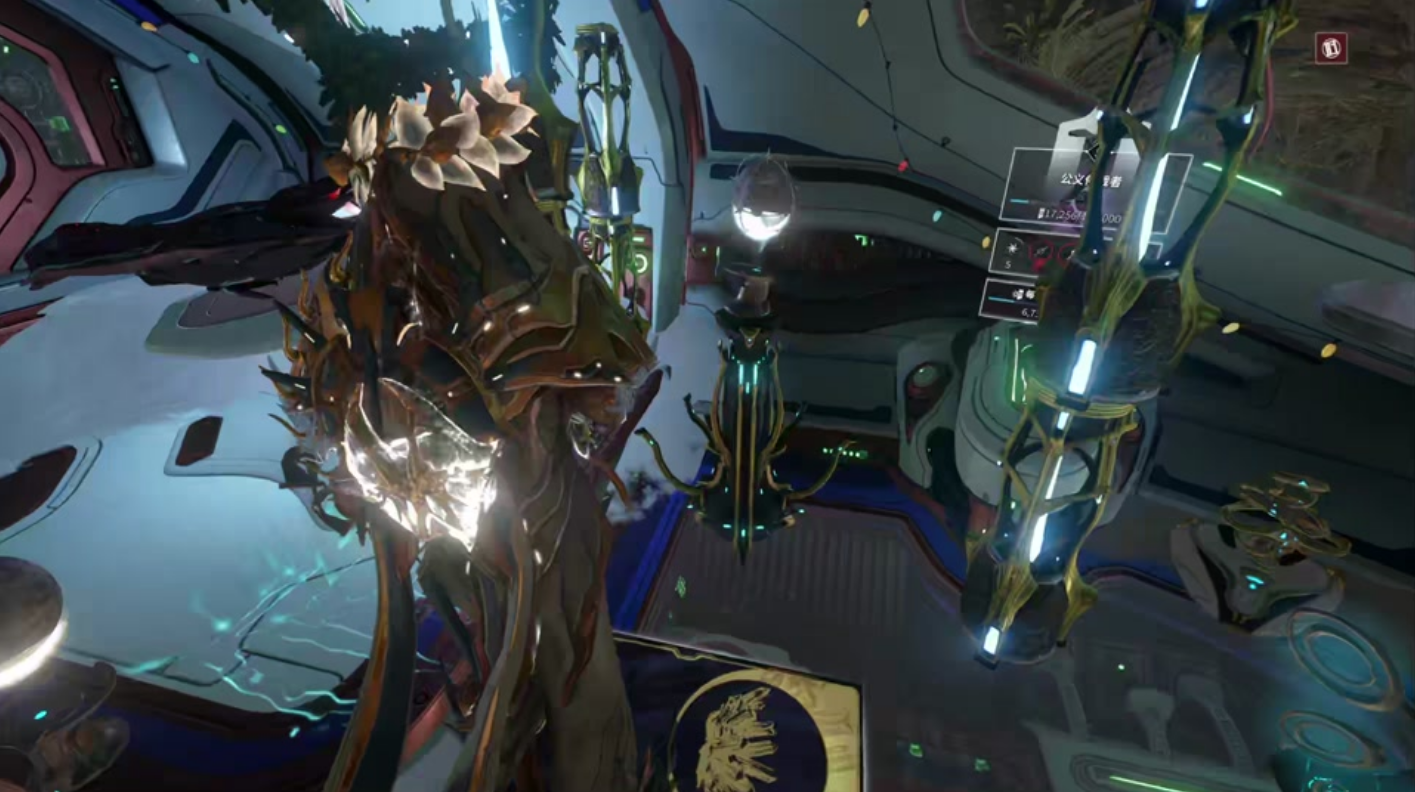Click the red square emblem icon
The height and width of the screenshot is (792, 1415).
(1331, 48)
